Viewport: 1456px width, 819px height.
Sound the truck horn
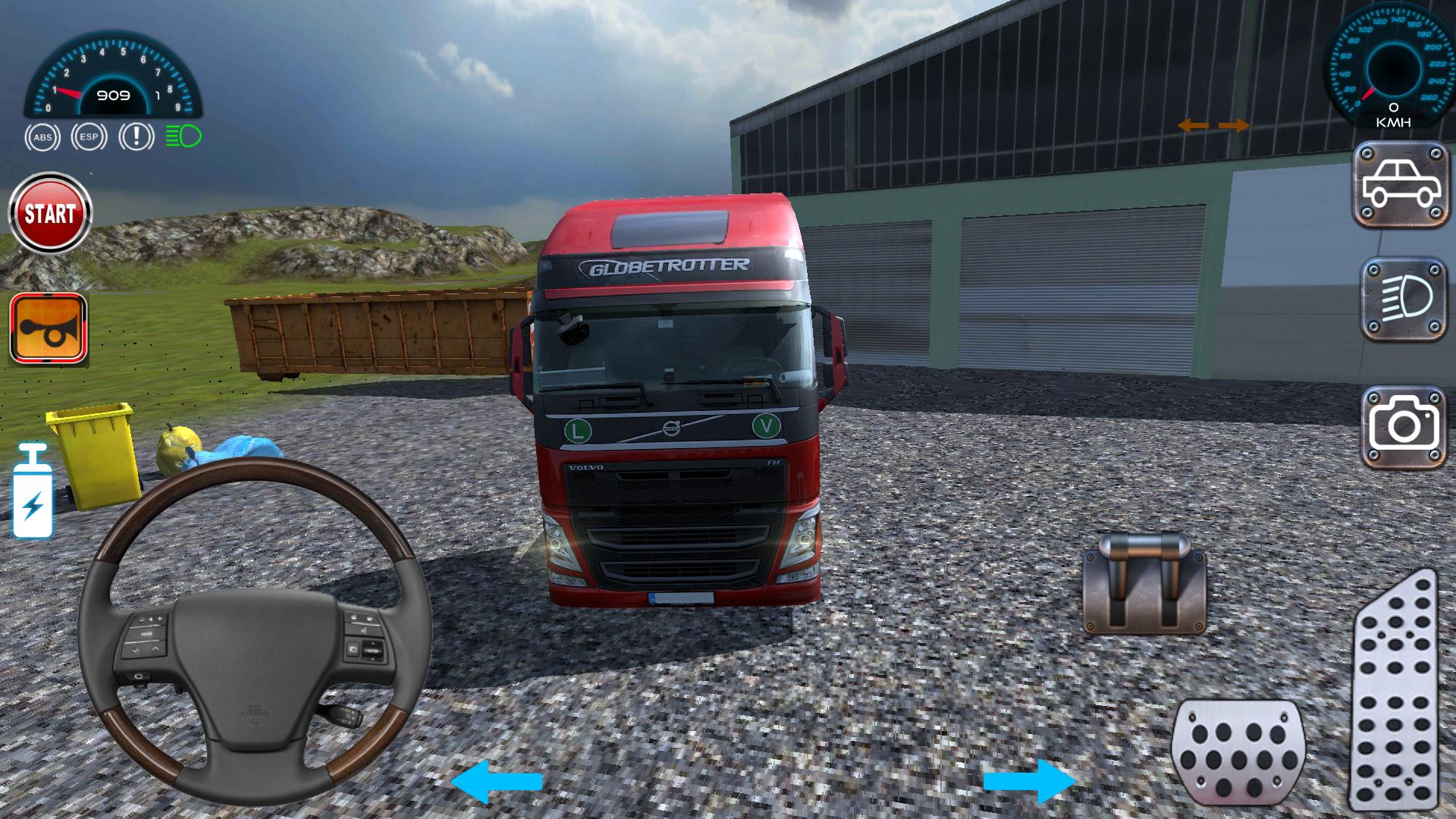[47, 329]
